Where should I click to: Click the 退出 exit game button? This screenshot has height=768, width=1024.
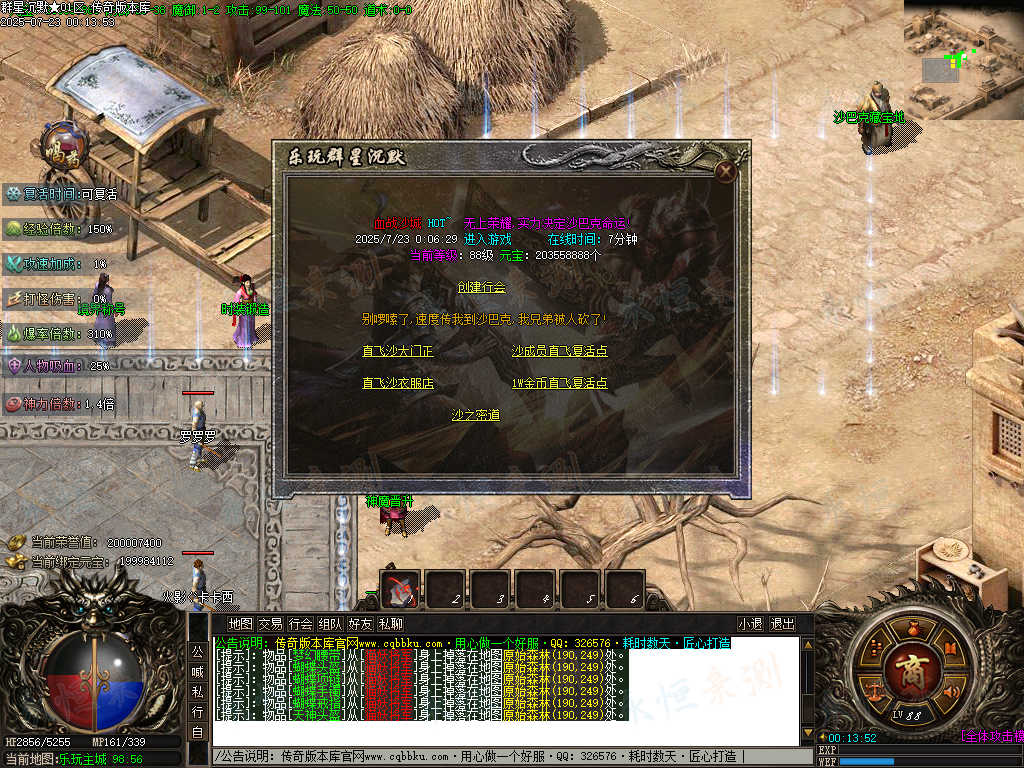click(782, 624)
